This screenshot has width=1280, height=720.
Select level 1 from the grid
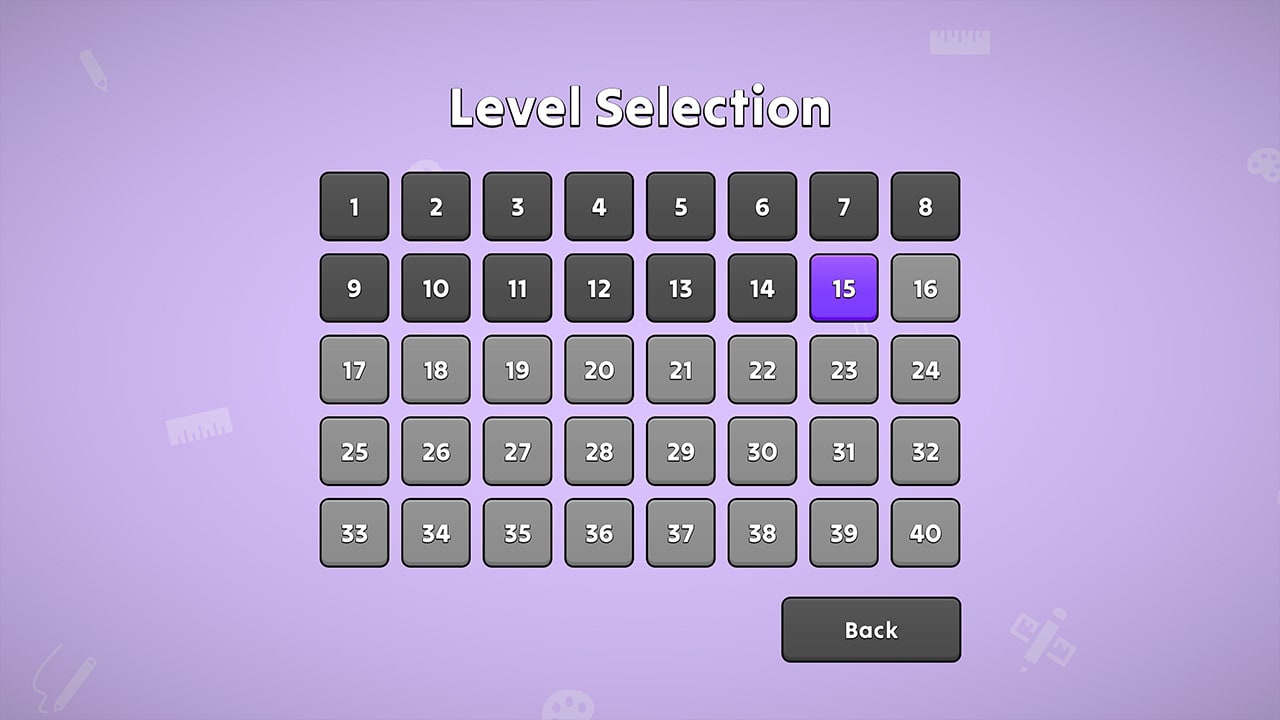[353, 207]
